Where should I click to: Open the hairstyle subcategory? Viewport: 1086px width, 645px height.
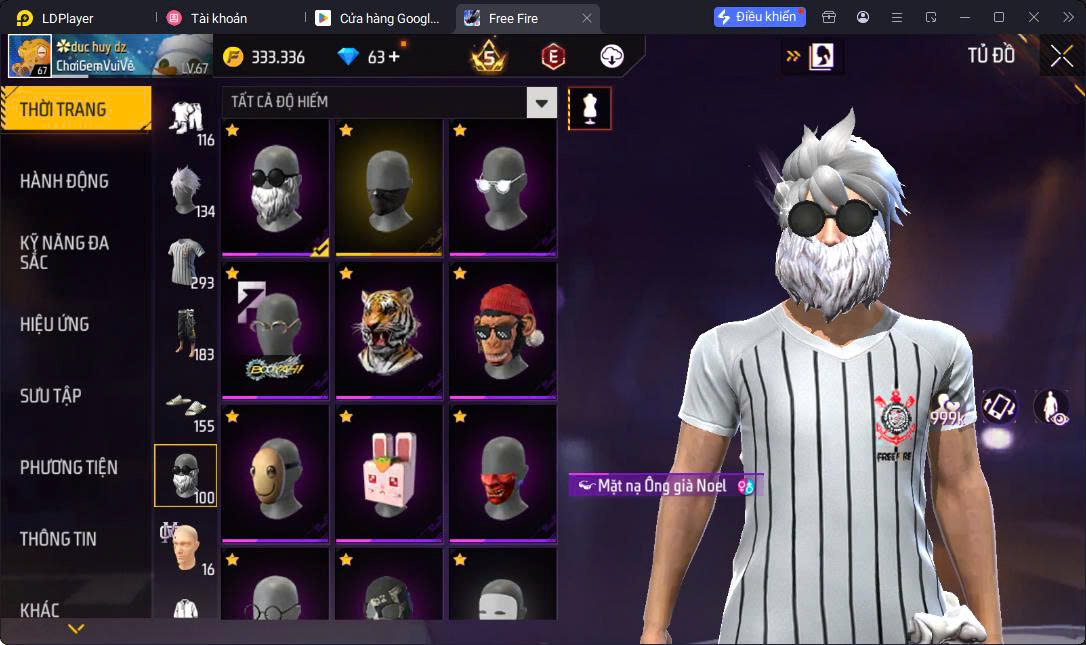pos(186,190)
